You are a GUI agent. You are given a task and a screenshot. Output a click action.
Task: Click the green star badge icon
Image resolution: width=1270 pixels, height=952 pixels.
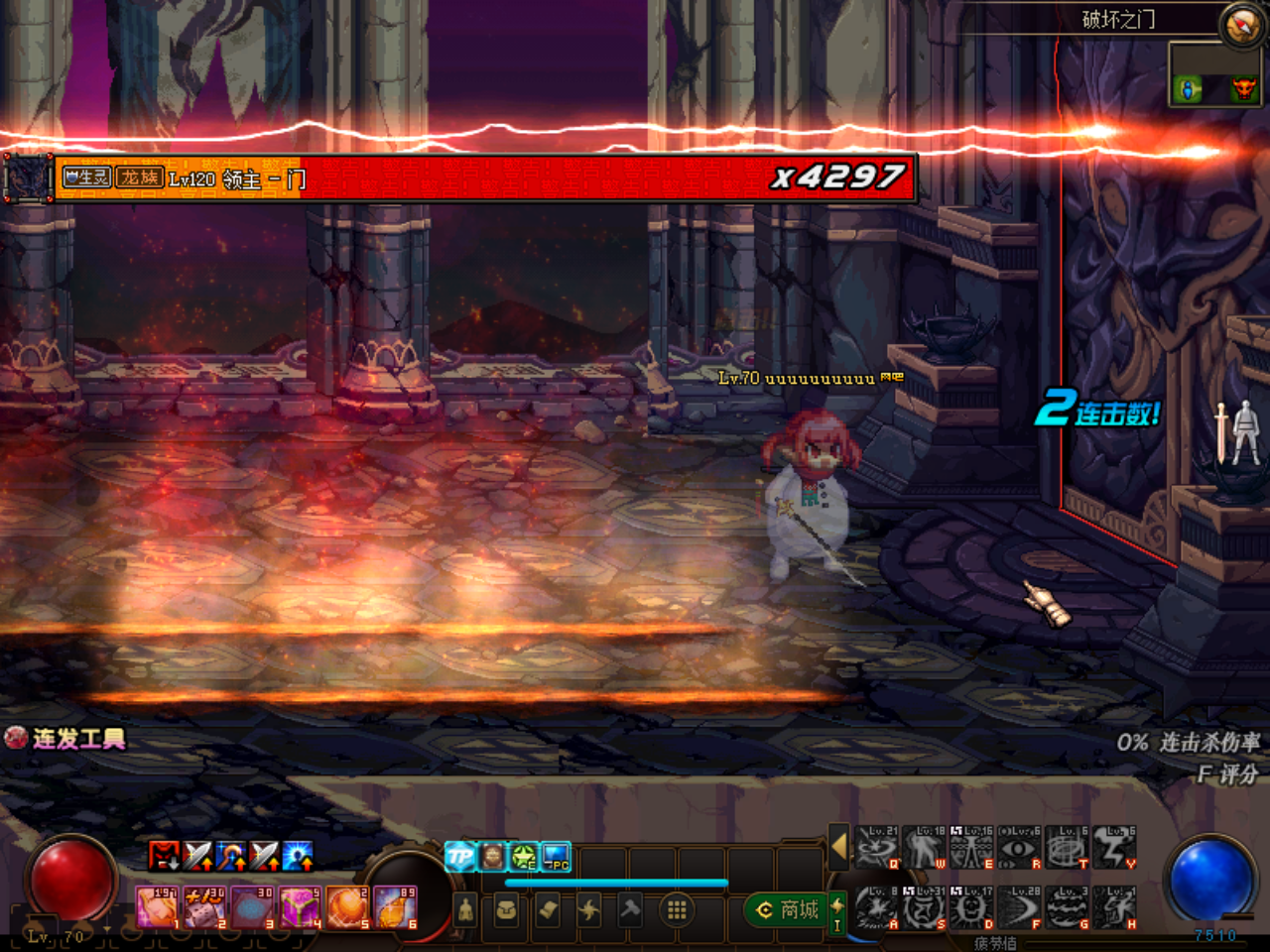click(524, 856)
